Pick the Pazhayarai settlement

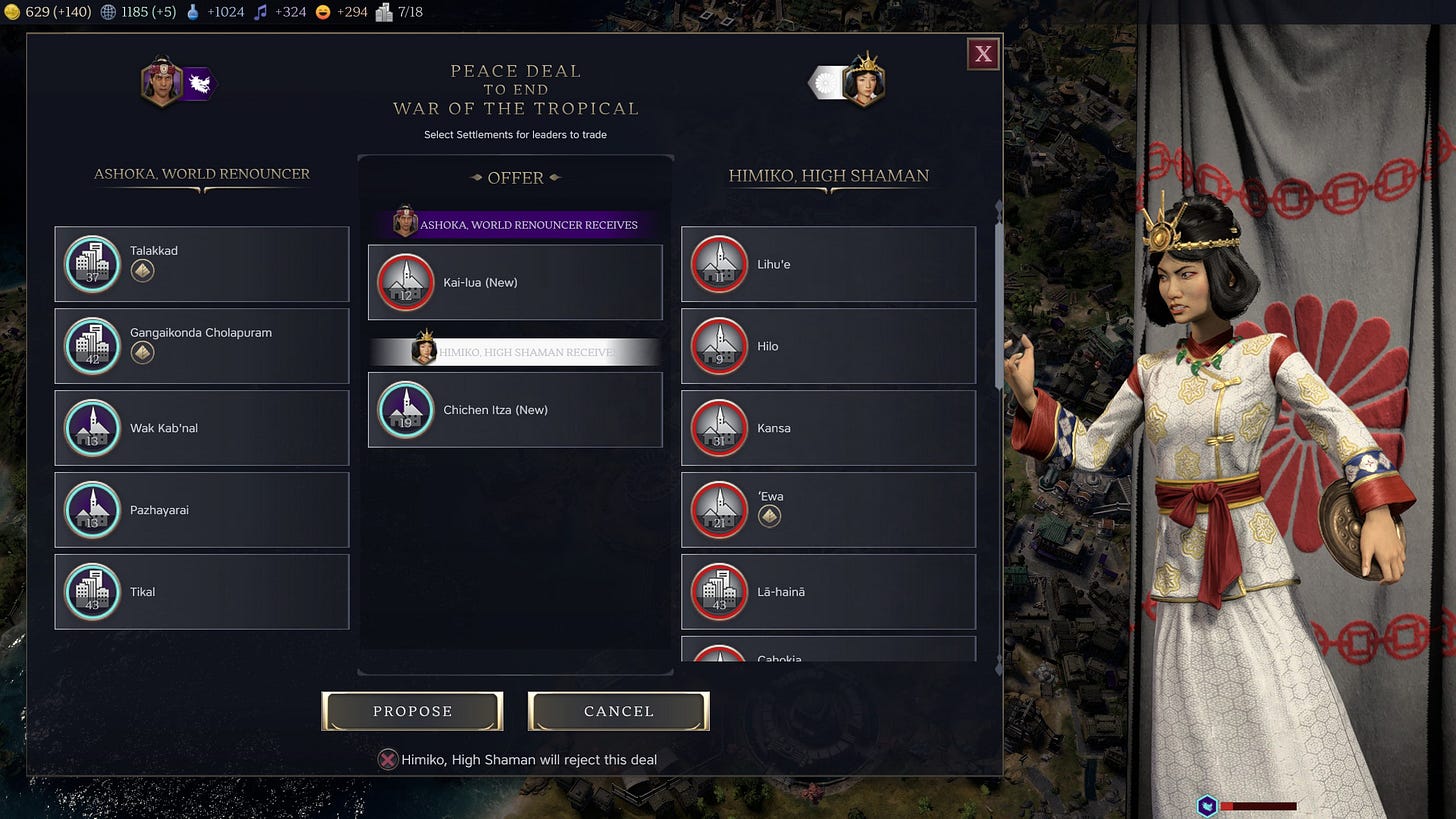[x=202, y=510]
